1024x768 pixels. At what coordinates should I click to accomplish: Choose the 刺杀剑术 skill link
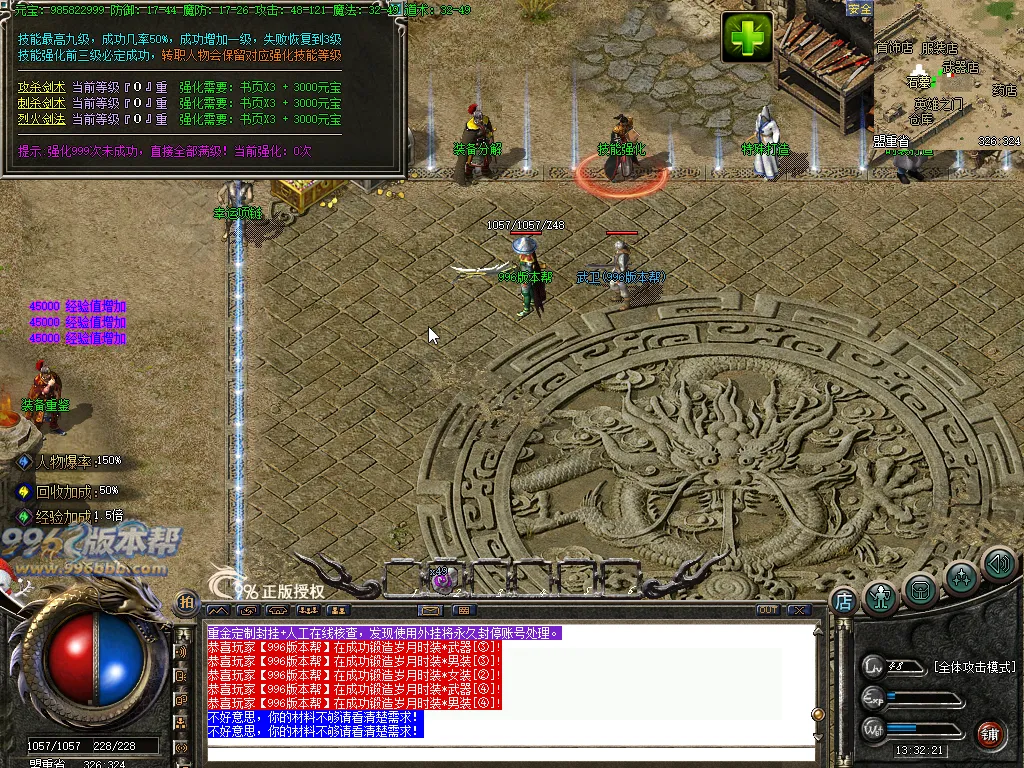(42, 103)
